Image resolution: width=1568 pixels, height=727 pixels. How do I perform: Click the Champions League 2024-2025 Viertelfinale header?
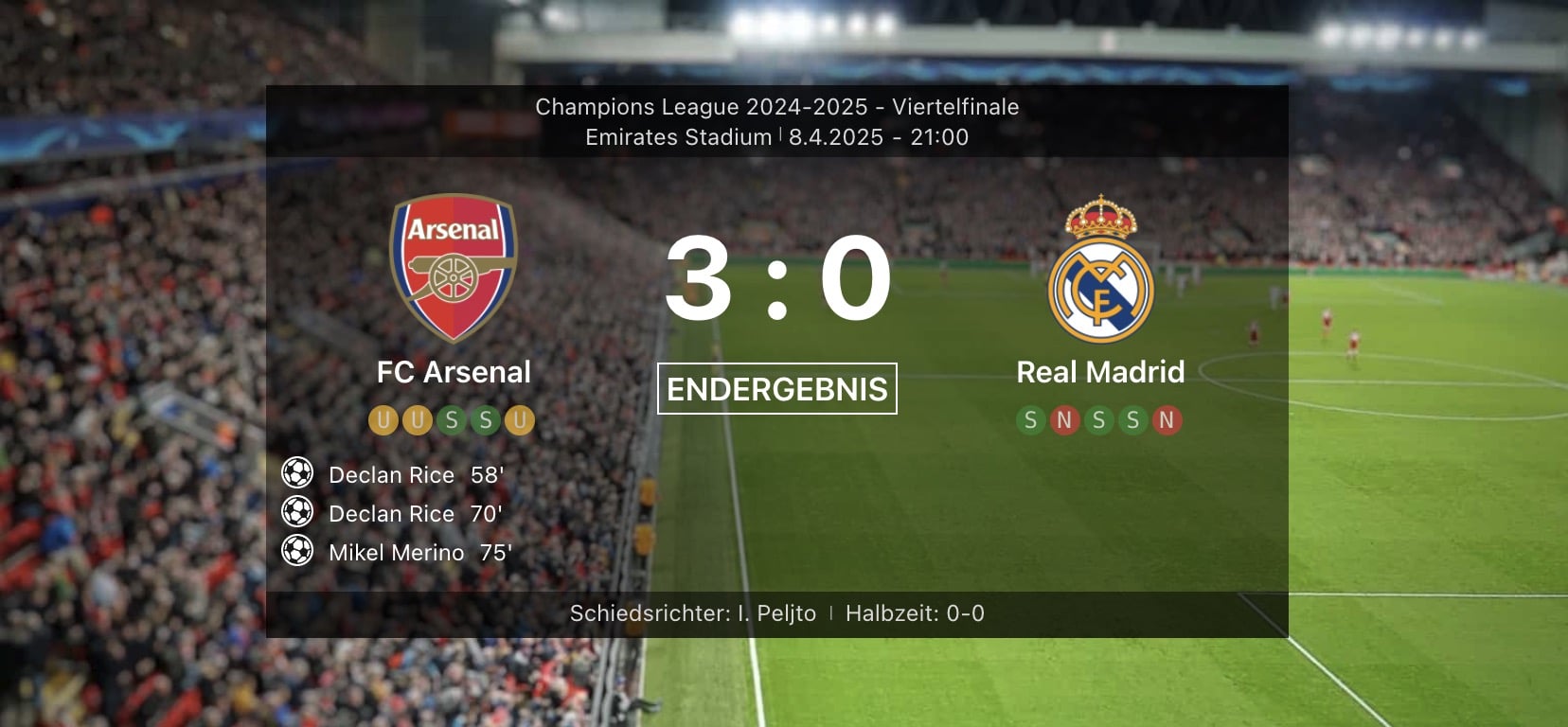(776, 107)
